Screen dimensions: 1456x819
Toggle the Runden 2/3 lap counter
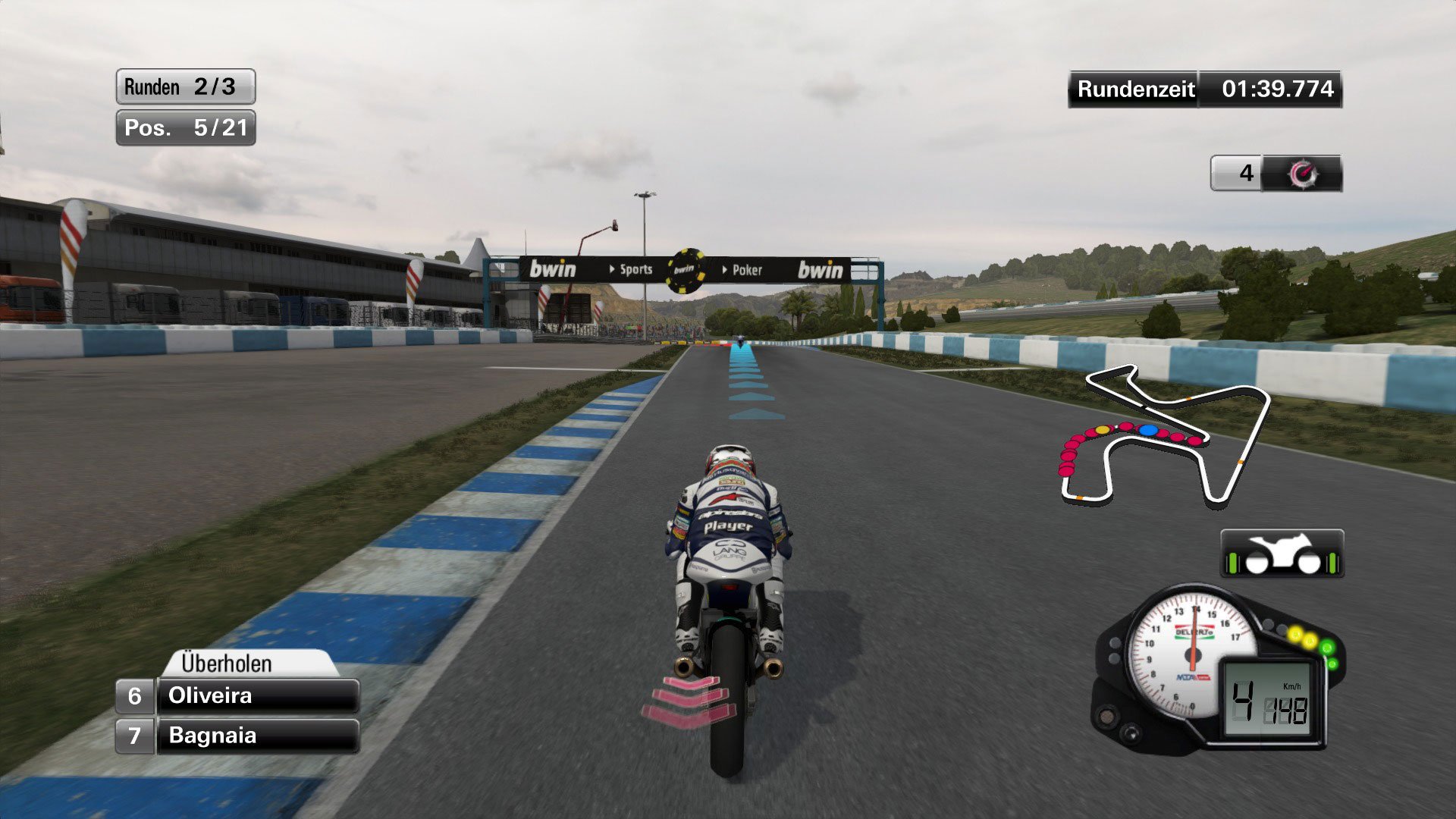click(184, 87)
